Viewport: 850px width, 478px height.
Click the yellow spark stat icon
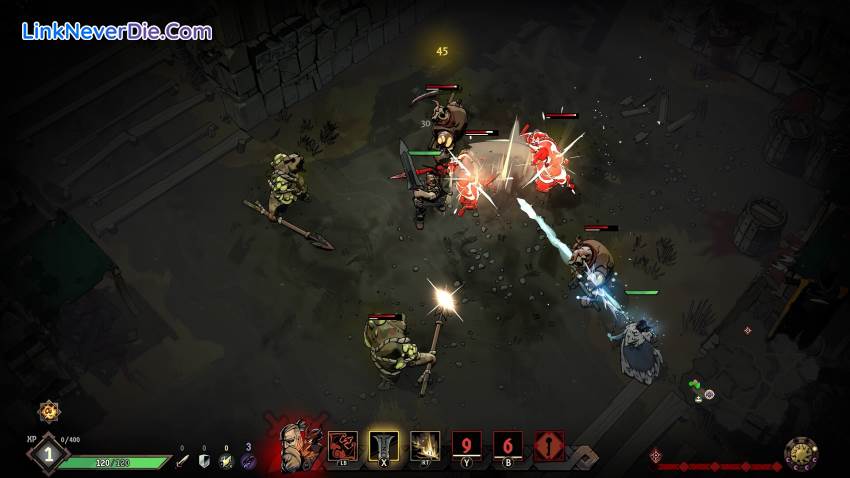point(226,461)
